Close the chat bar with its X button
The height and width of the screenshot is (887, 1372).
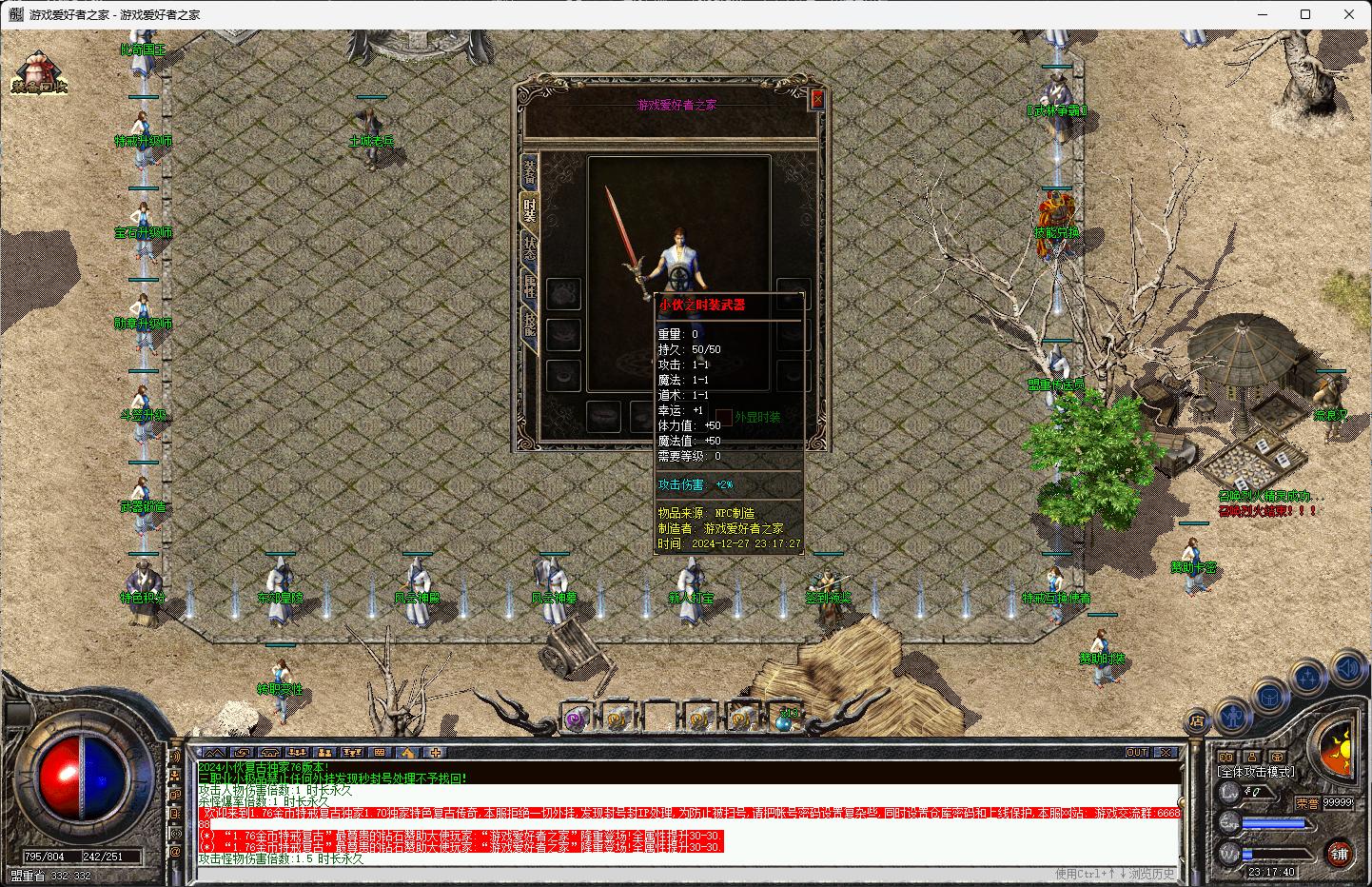click(x=1165, y=752)
